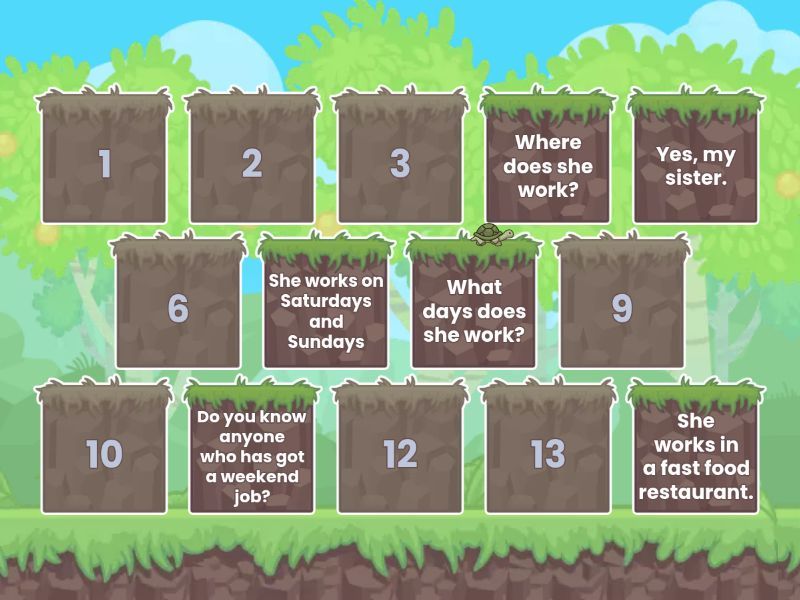Select tile number 3
This screenshot has height=600, width=800.
400,163
